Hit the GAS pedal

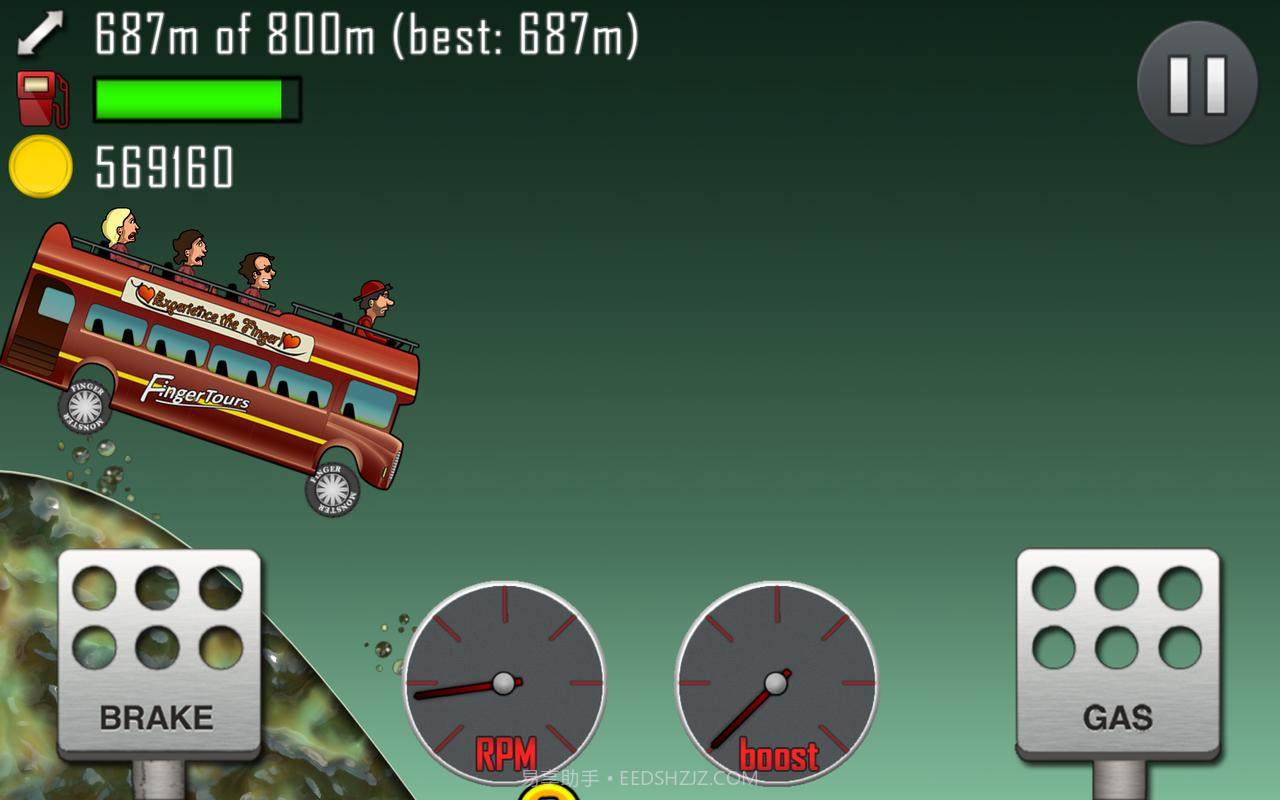pos(1118,655)
